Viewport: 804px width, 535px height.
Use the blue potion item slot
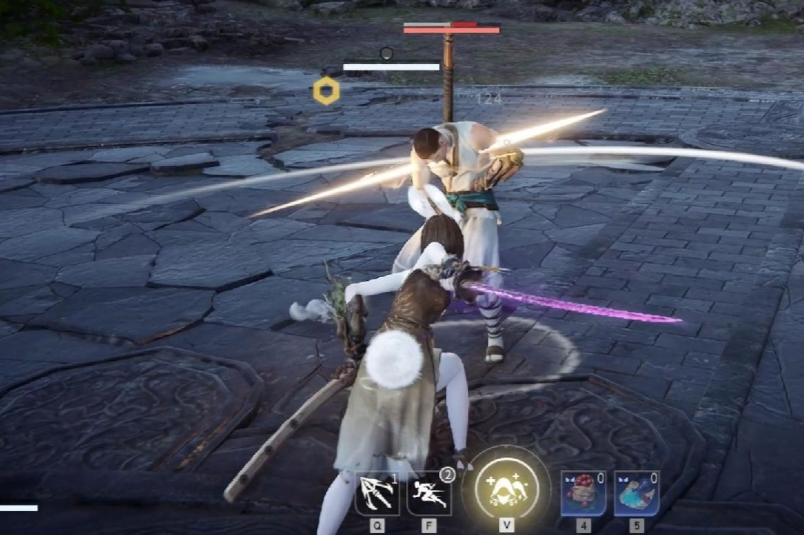tap(636, 494)
